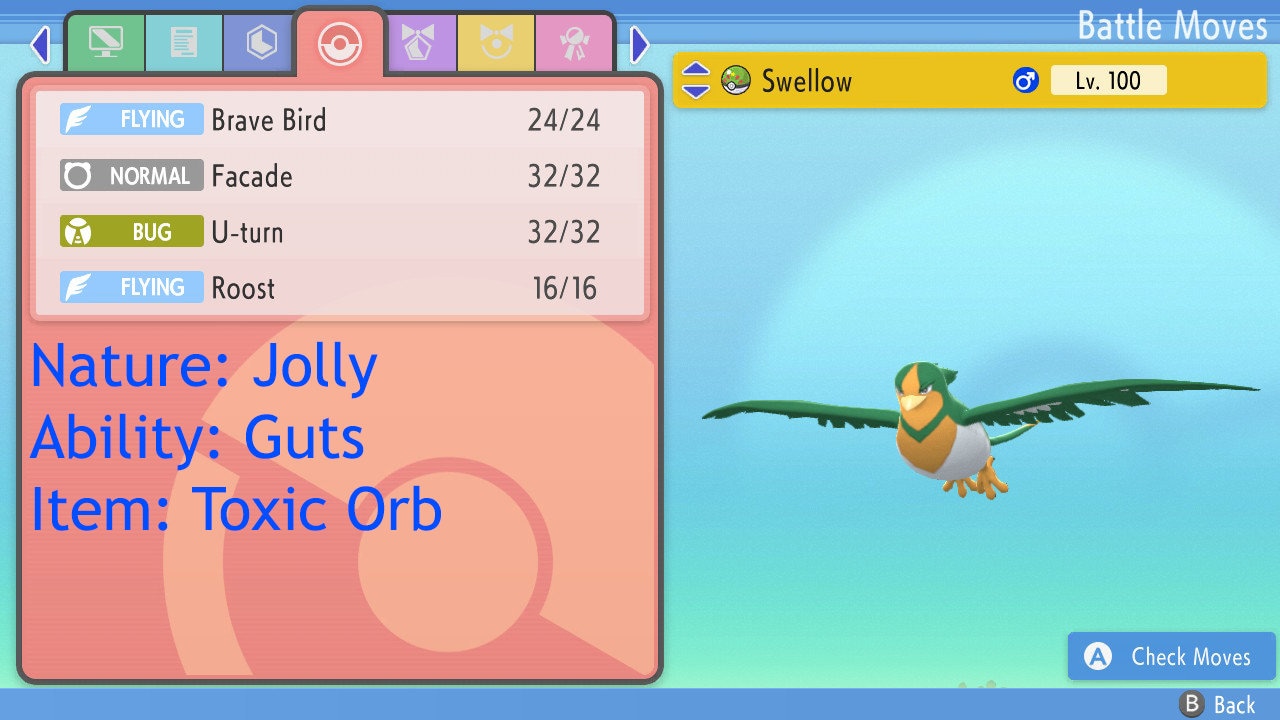This screenshot has height=720, width=1280.
Task: Select the Trainer Memo tab icon
Action: [x=184, y=43]
